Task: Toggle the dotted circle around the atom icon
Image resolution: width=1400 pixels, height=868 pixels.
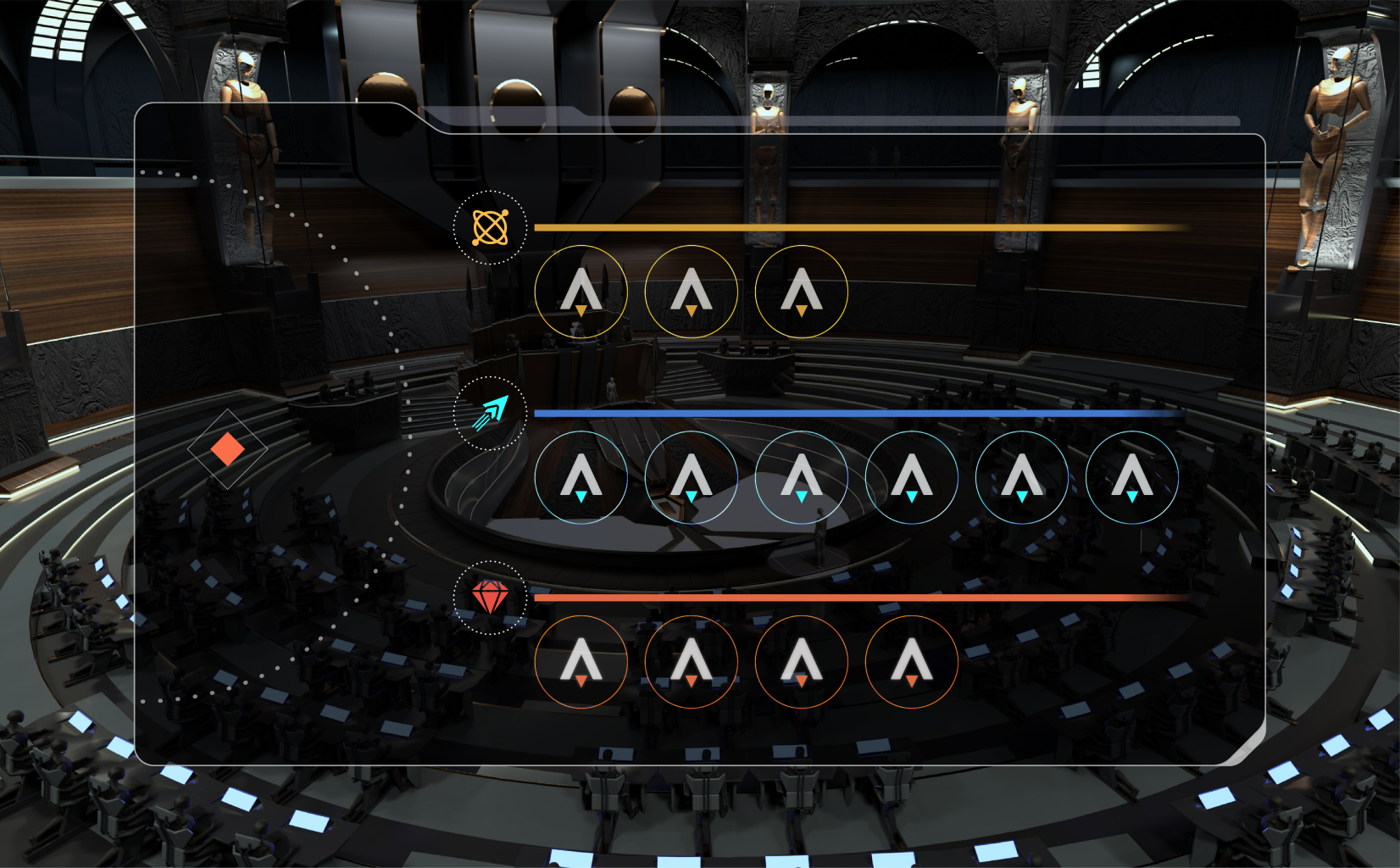Action: coord(489,227)
